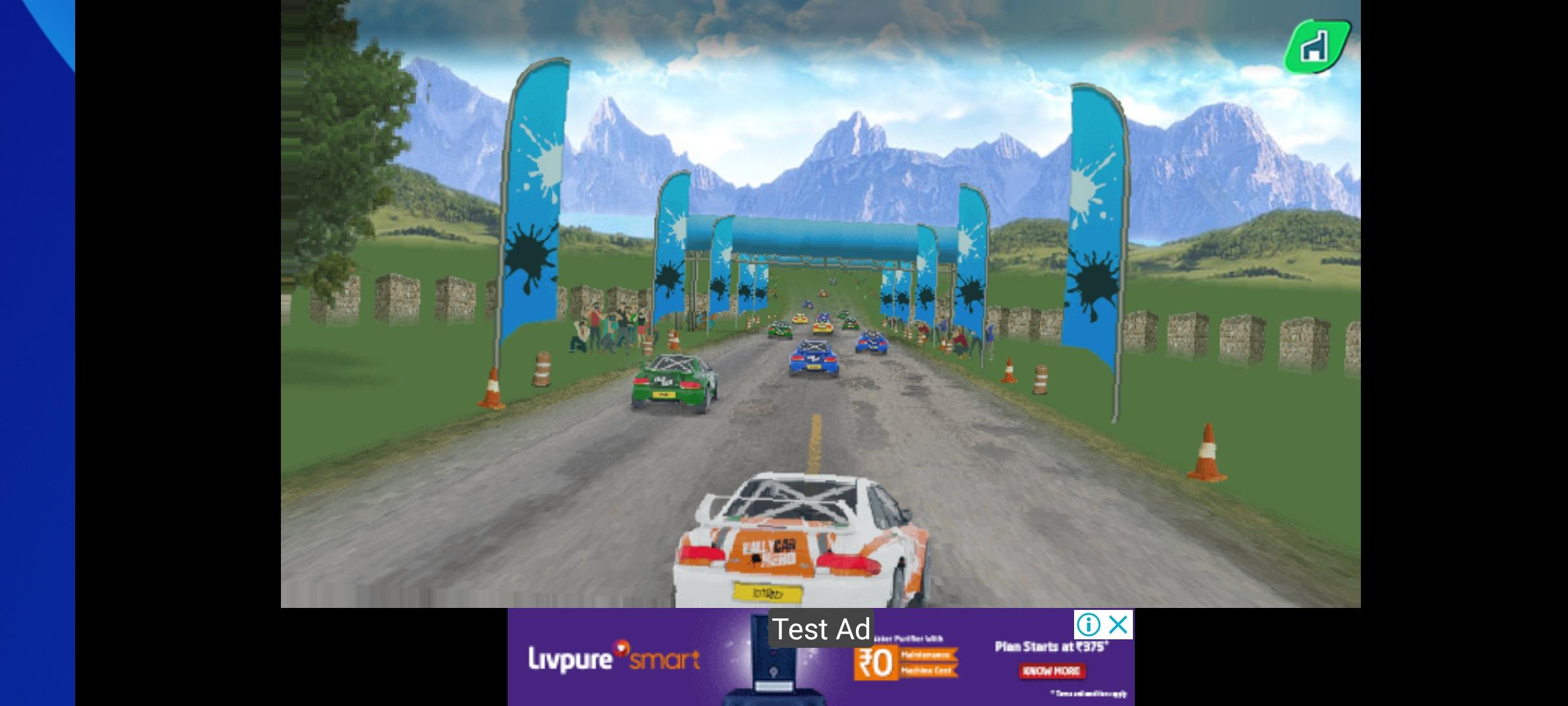
Task: Dismiss the ad with the X icon
Action: tap(1117, 624)
